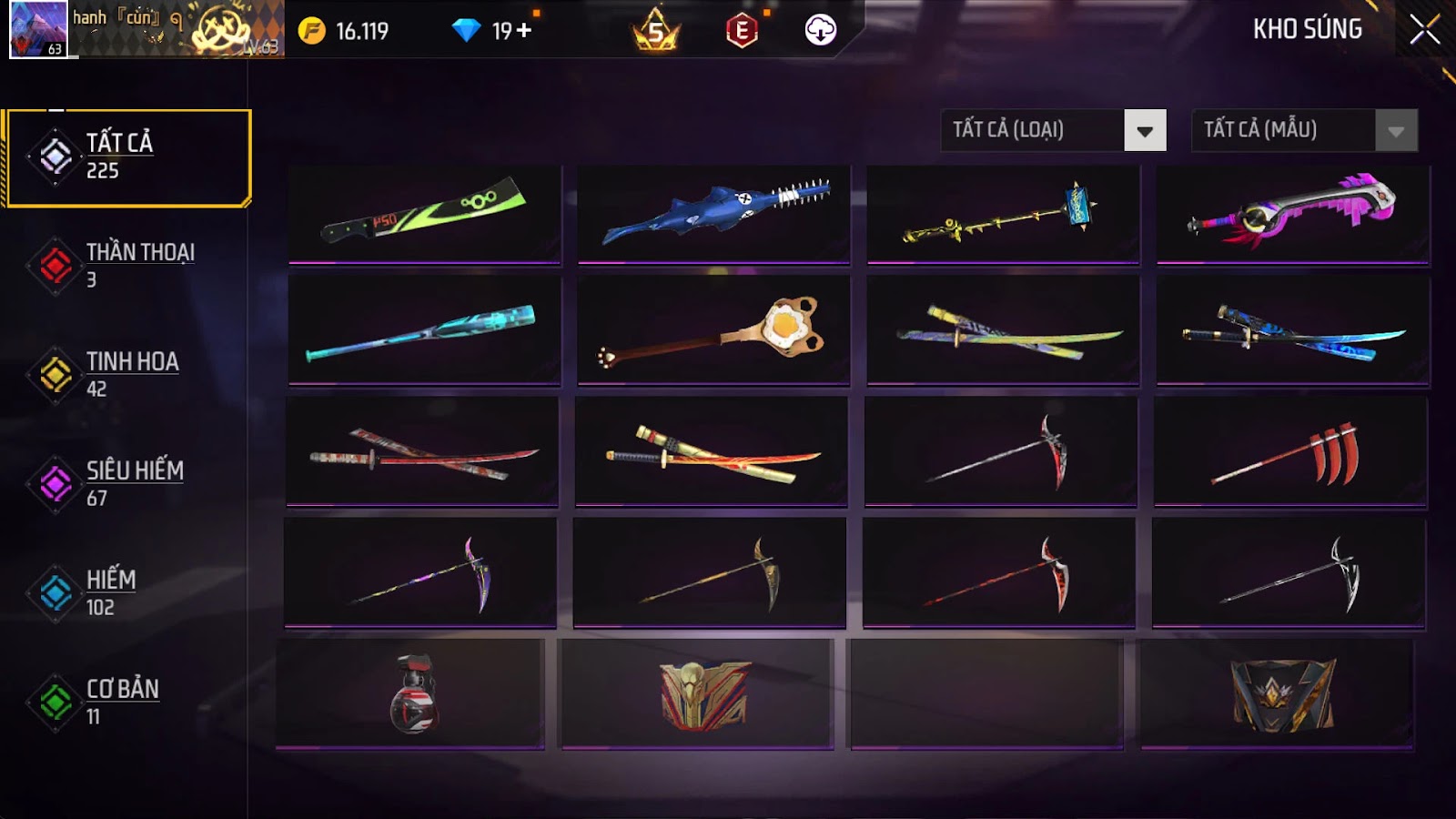Select the fried egg frying pan skin
This screenshot has width=1456, height=819.
(713, 329)
